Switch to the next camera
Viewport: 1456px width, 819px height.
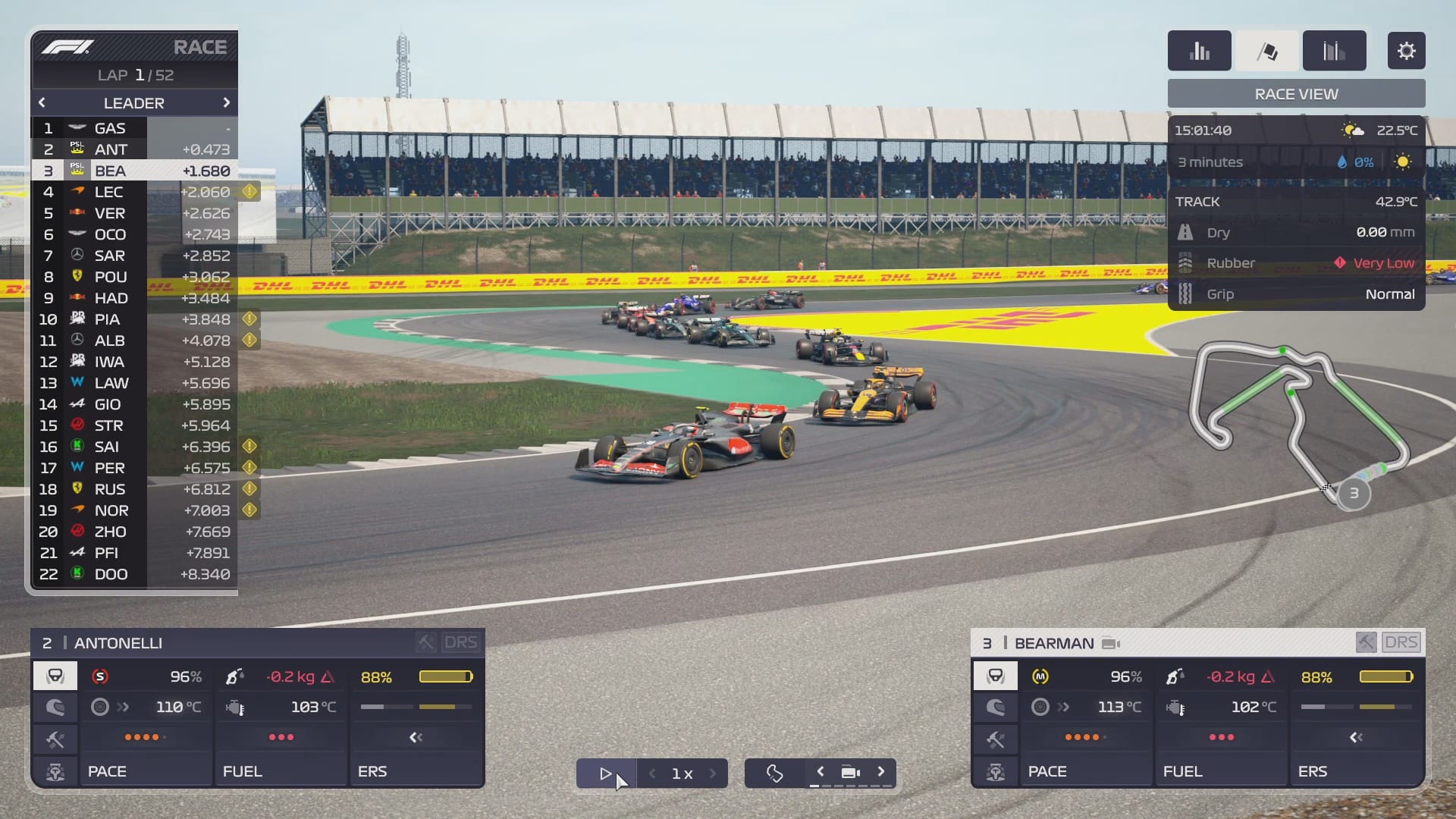[881, 771]
